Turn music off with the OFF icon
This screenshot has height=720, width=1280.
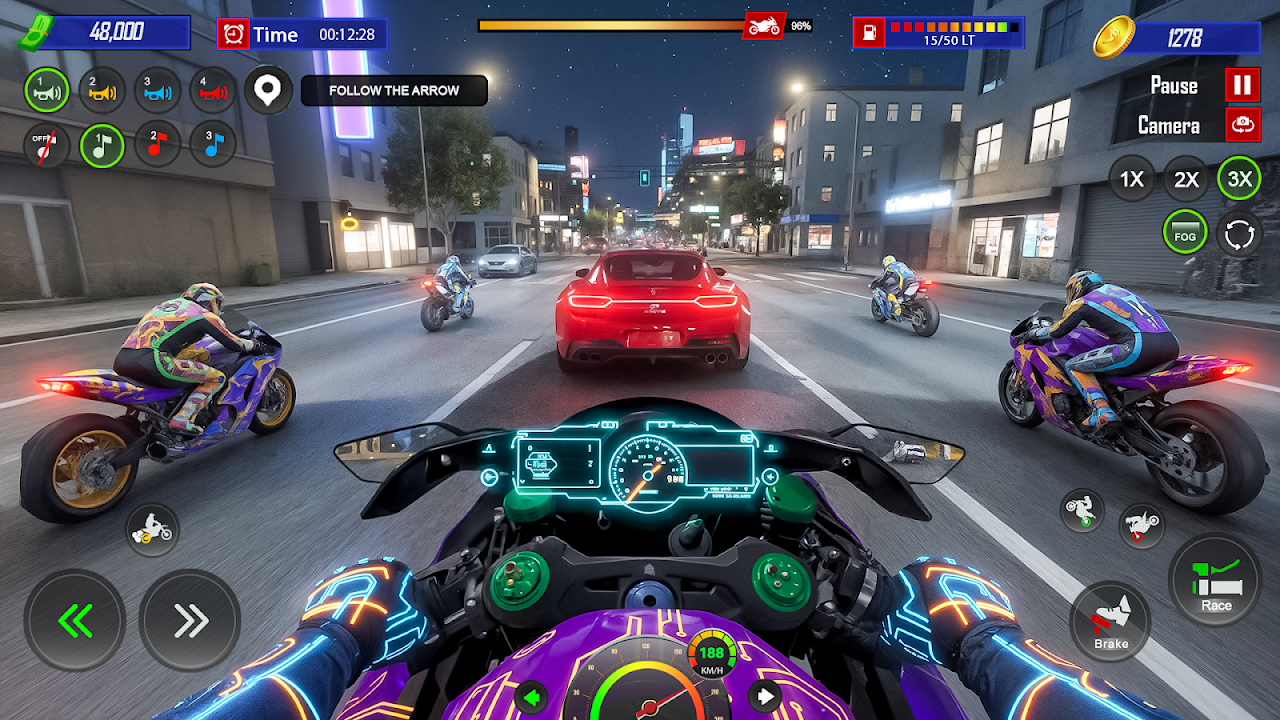click(47, 146)
